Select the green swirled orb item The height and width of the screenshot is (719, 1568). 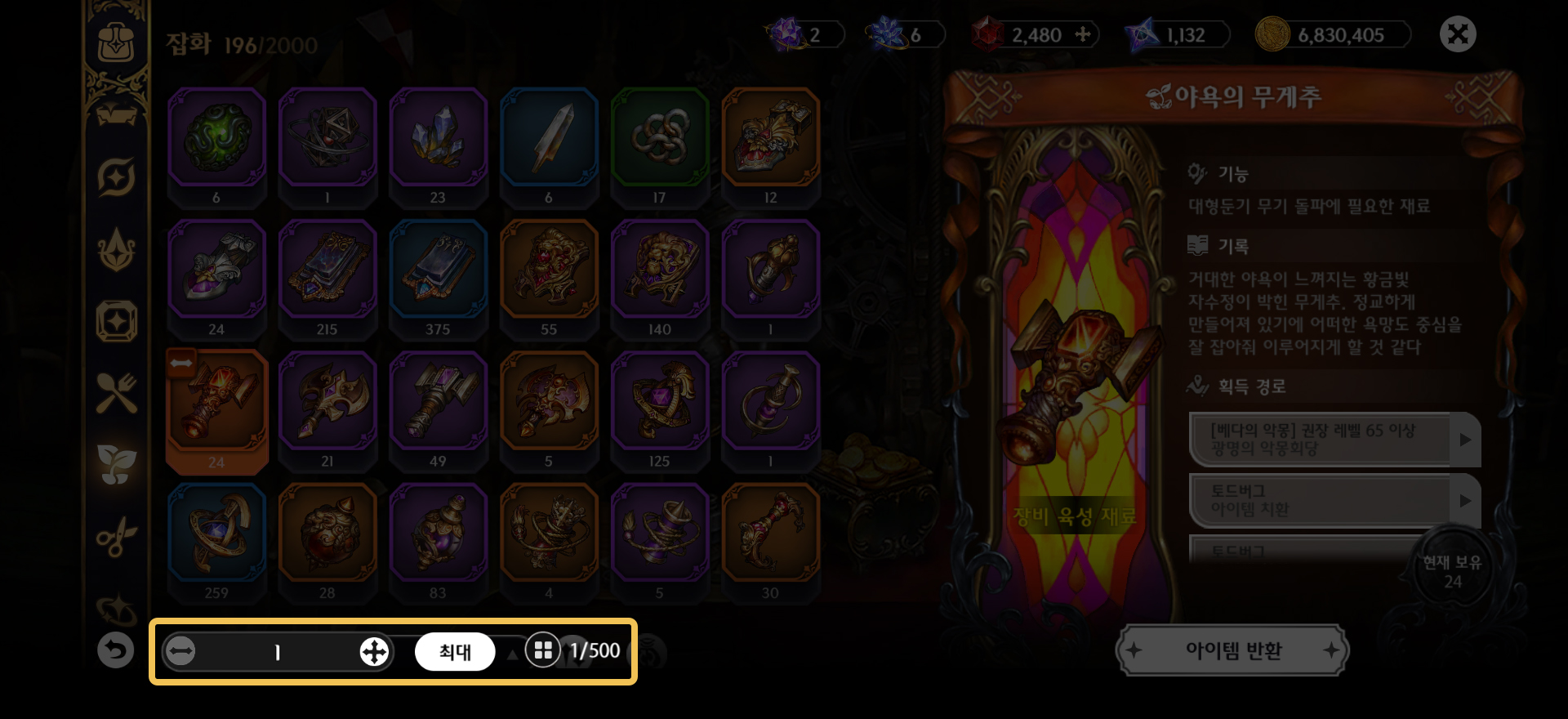[216, 137]
